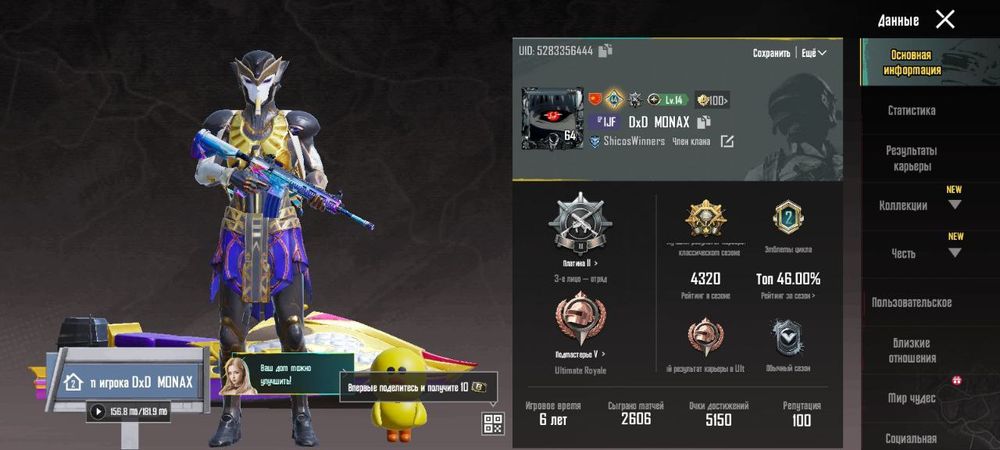Open the Пользовательское tab
The height and width of the screenshot is (450, 1000).
[x=911, y=302]
